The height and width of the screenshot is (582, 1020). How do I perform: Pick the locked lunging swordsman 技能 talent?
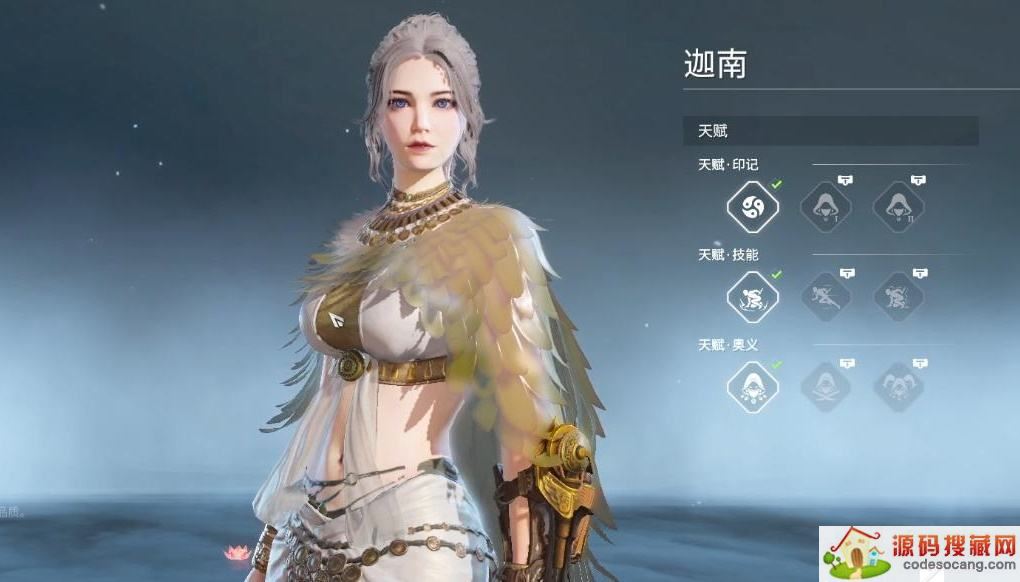pos(825,297)
